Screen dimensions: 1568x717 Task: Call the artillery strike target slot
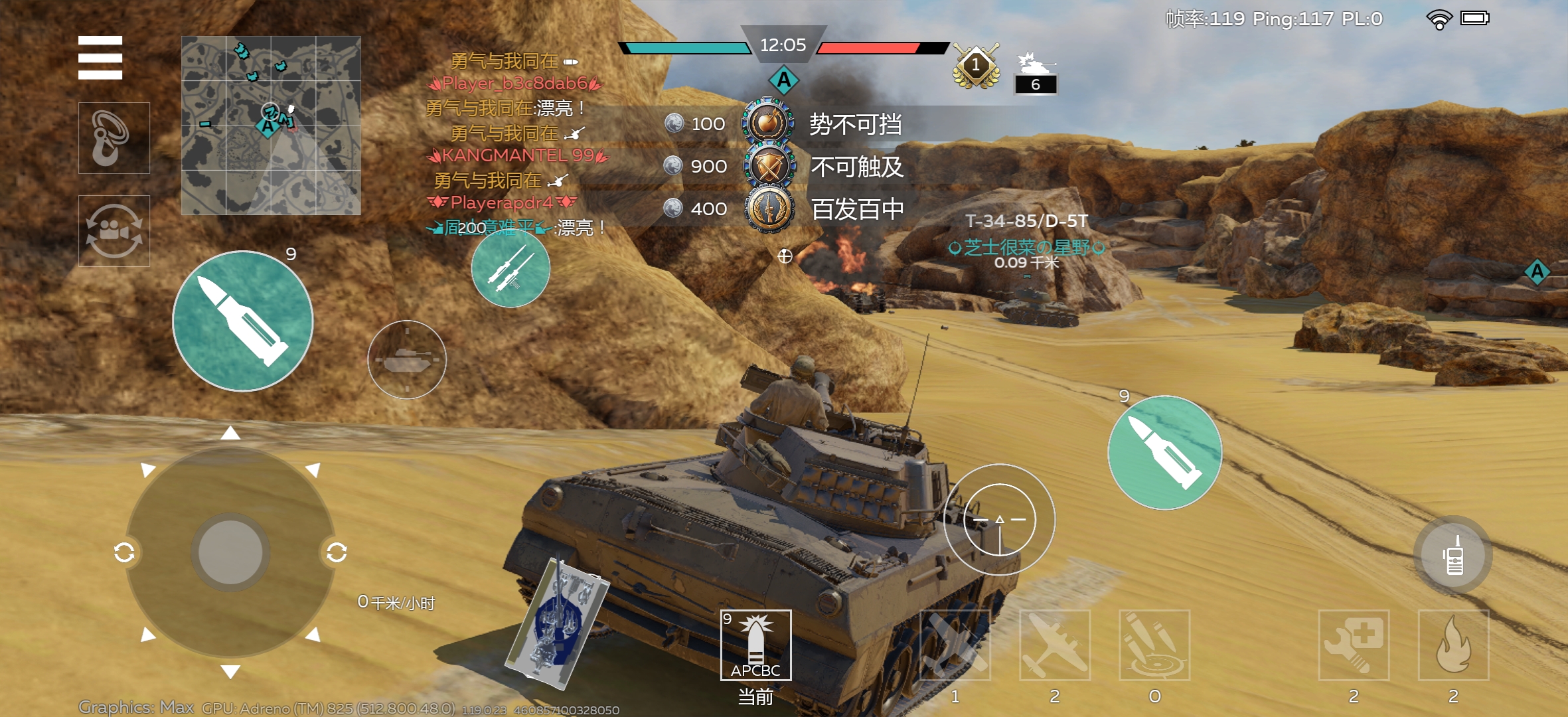click(x=1154, y=645)
